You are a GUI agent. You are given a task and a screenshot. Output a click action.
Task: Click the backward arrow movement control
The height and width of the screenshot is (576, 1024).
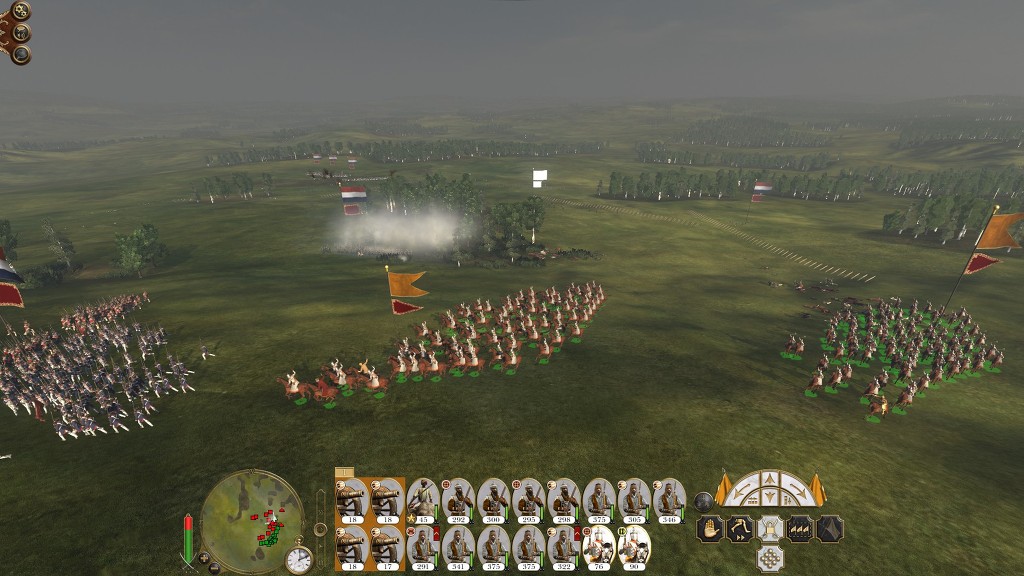pos(769,499)
